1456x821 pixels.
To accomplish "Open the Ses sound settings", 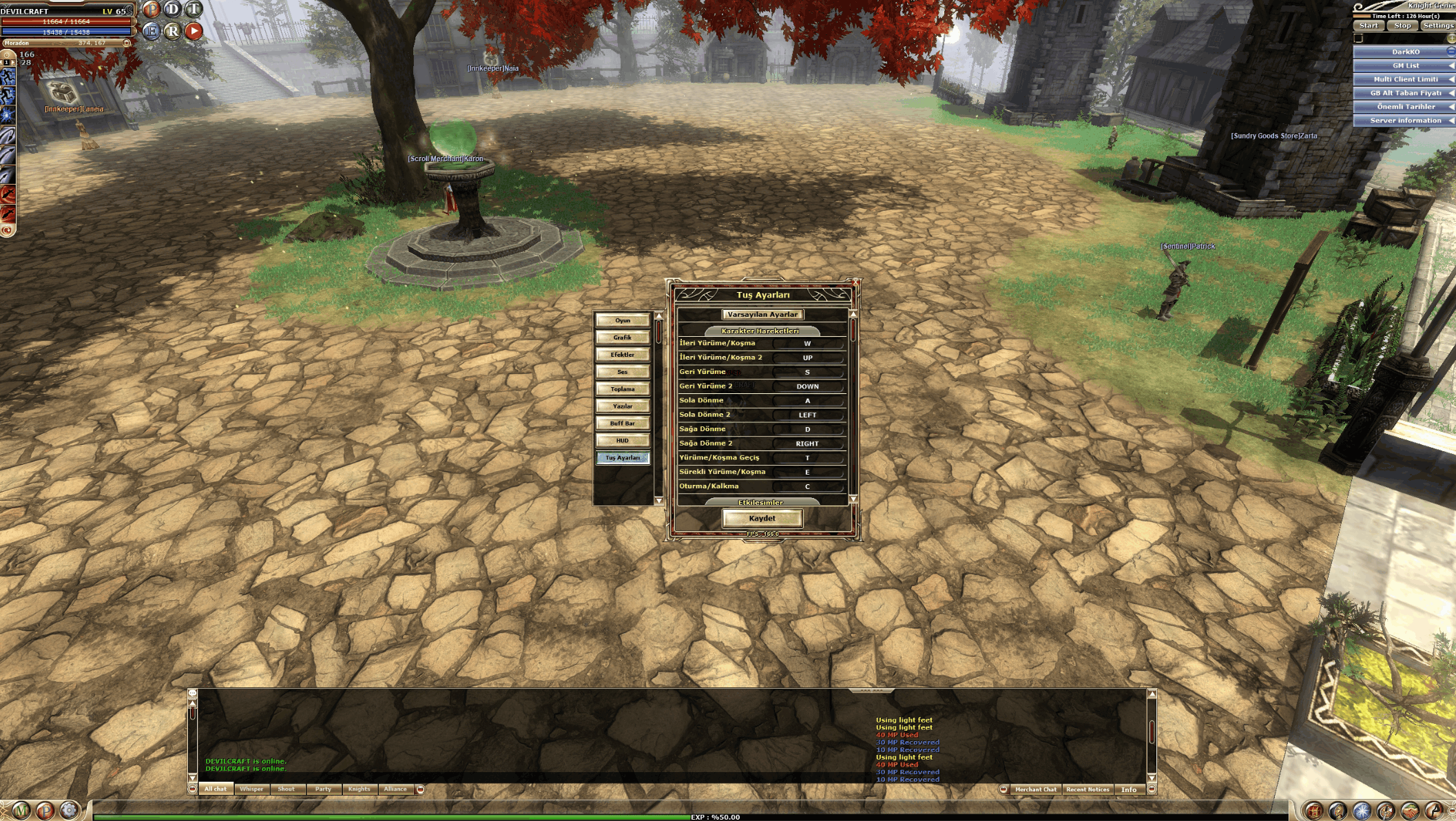I will pyautogui.click(x=623, y=372).
